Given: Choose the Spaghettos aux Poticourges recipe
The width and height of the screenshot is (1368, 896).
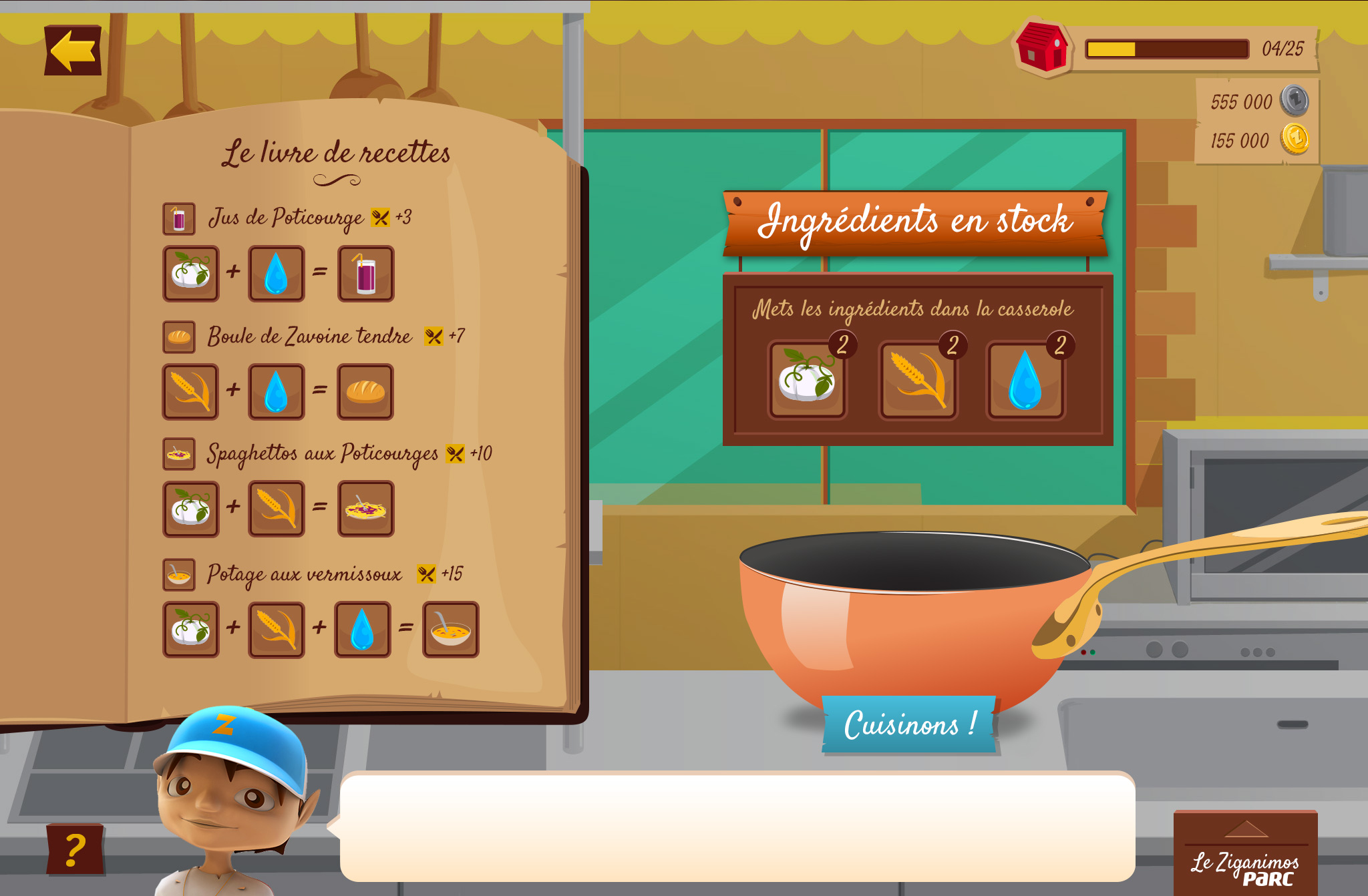Looking at the screenshot, I should point(322,454).
